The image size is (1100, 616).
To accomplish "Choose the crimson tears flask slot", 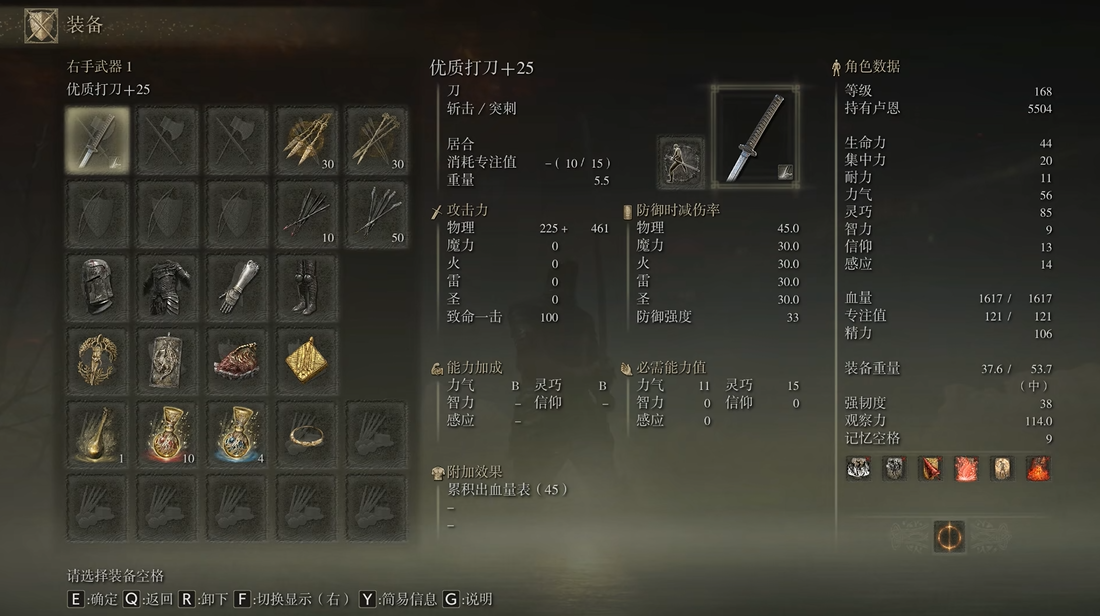I will click(x=167, y=435).
